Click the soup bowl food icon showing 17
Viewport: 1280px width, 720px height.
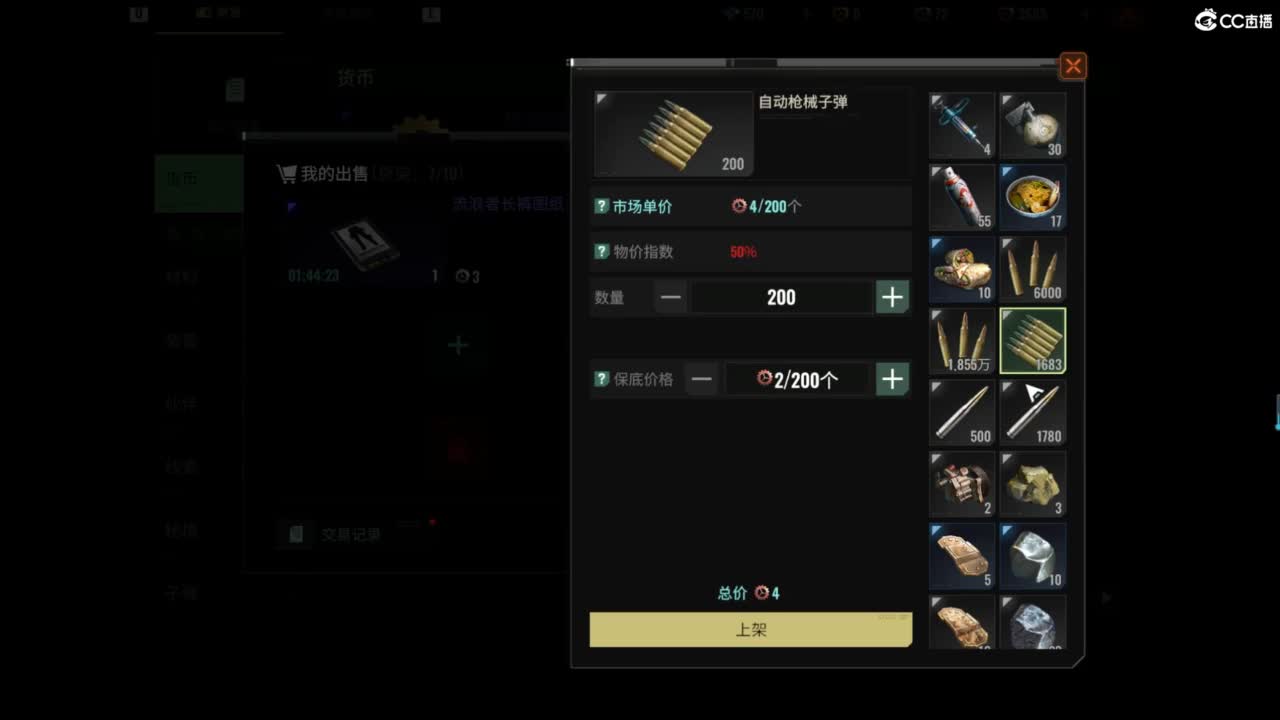[1033, 196]
